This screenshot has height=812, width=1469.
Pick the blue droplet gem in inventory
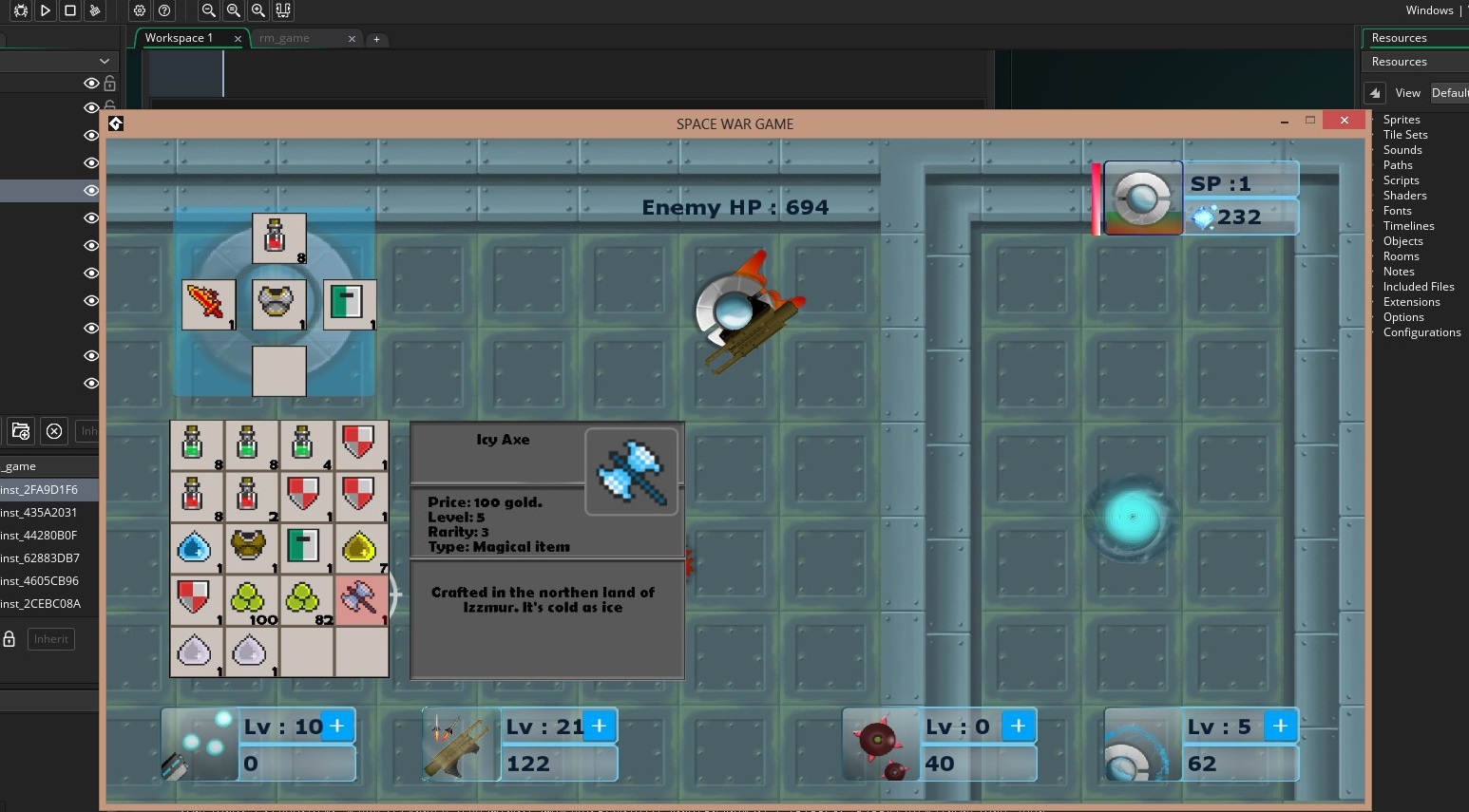[196, 549]
